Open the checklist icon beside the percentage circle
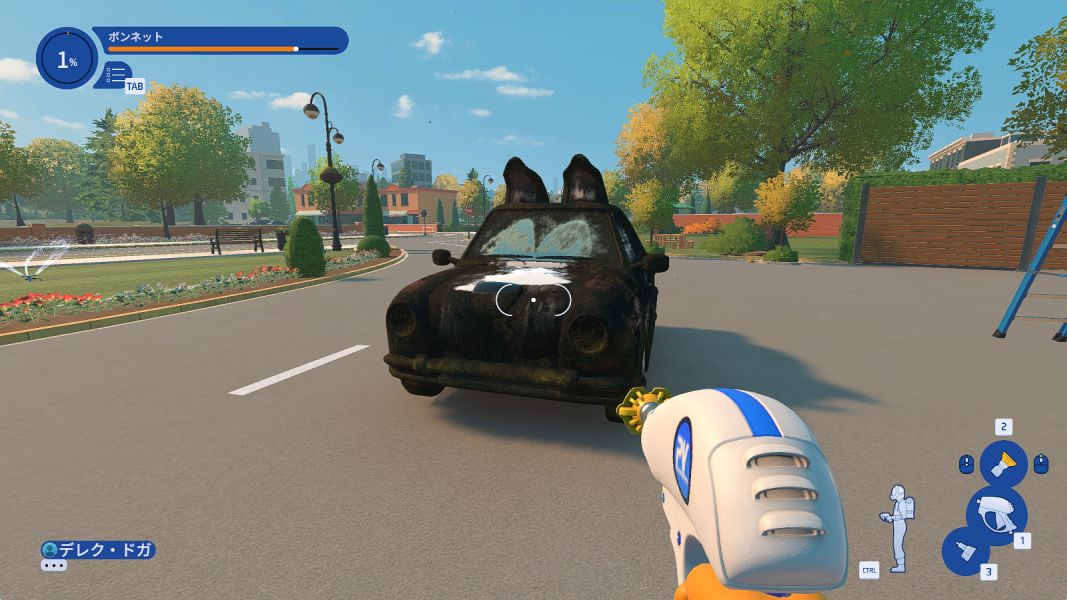Image resolution: width=1067 pixels, height=600 pixels. coord(117,74)
